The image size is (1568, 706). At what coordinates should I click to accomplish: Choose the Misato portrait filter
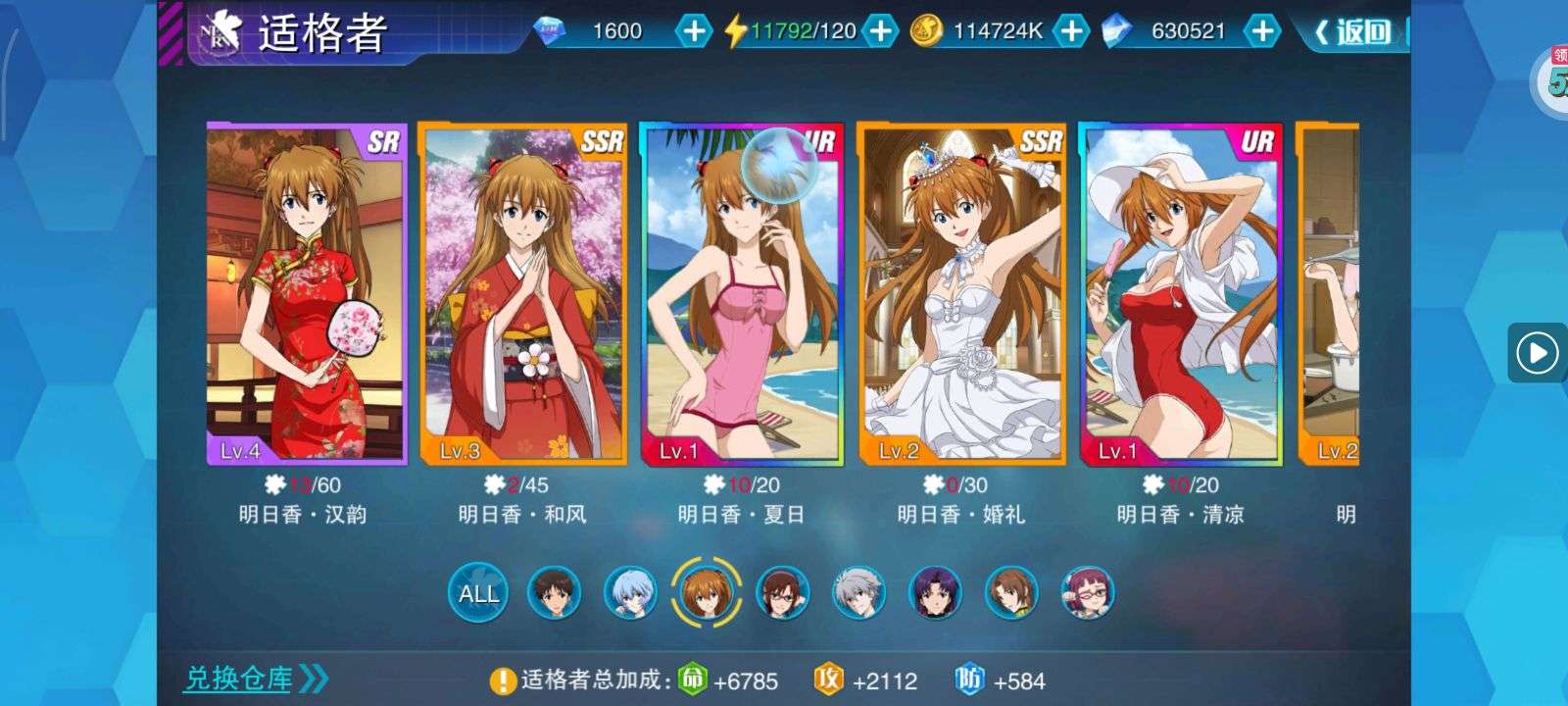pyautogui.click(x=936, y=592)
